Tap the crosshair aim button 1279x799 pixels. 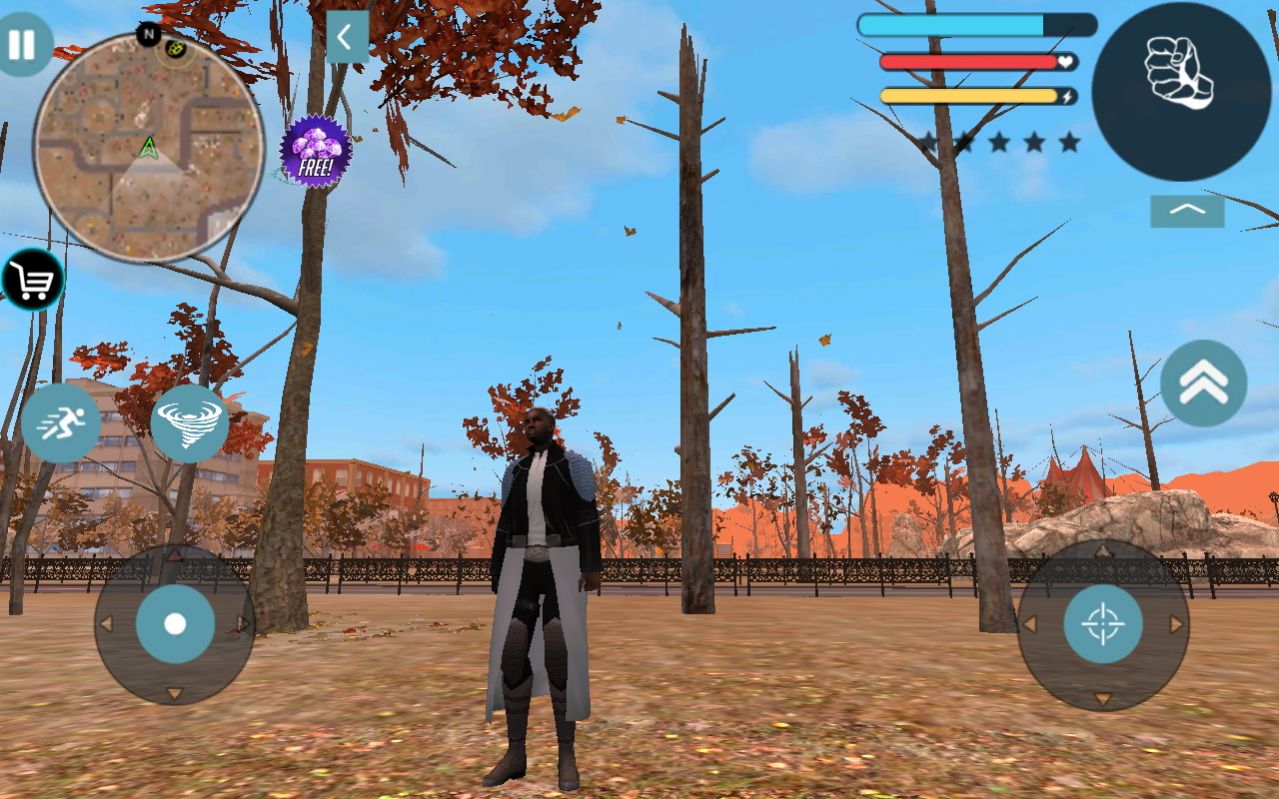coord(1103,624)
